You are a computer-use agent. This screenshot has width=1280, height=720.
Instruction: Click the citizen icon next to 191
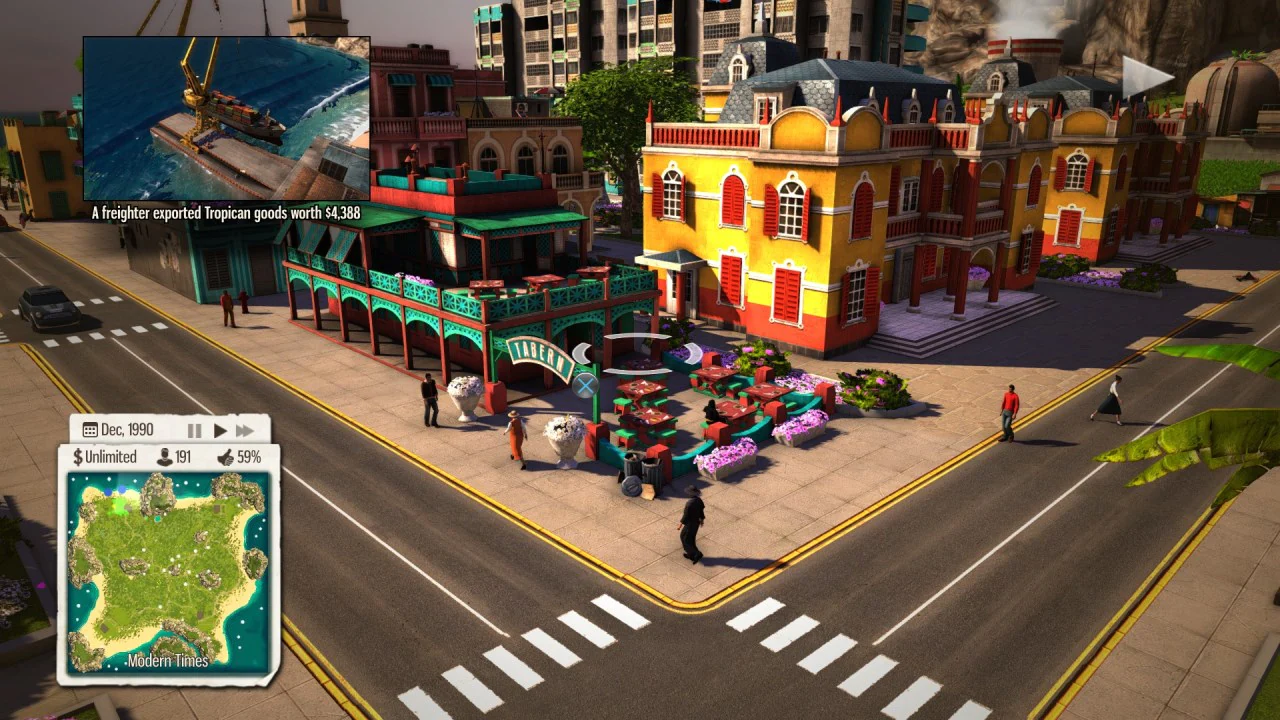click(x=164, y=457)
